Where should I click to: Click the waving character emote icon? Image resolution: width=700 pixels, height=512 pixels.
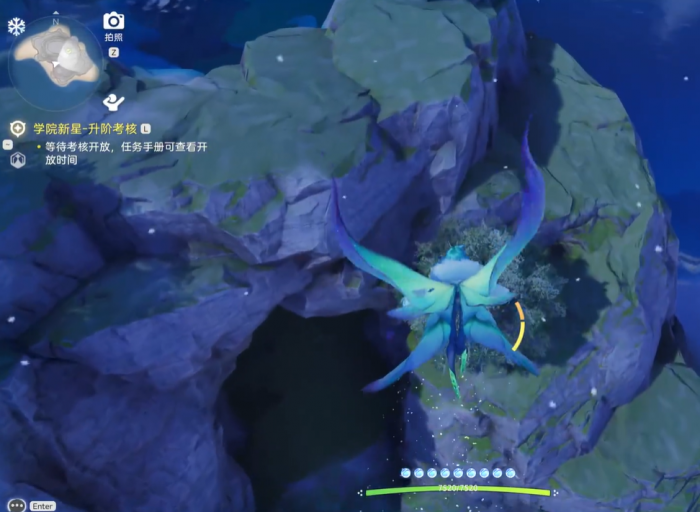click(113, 102)
